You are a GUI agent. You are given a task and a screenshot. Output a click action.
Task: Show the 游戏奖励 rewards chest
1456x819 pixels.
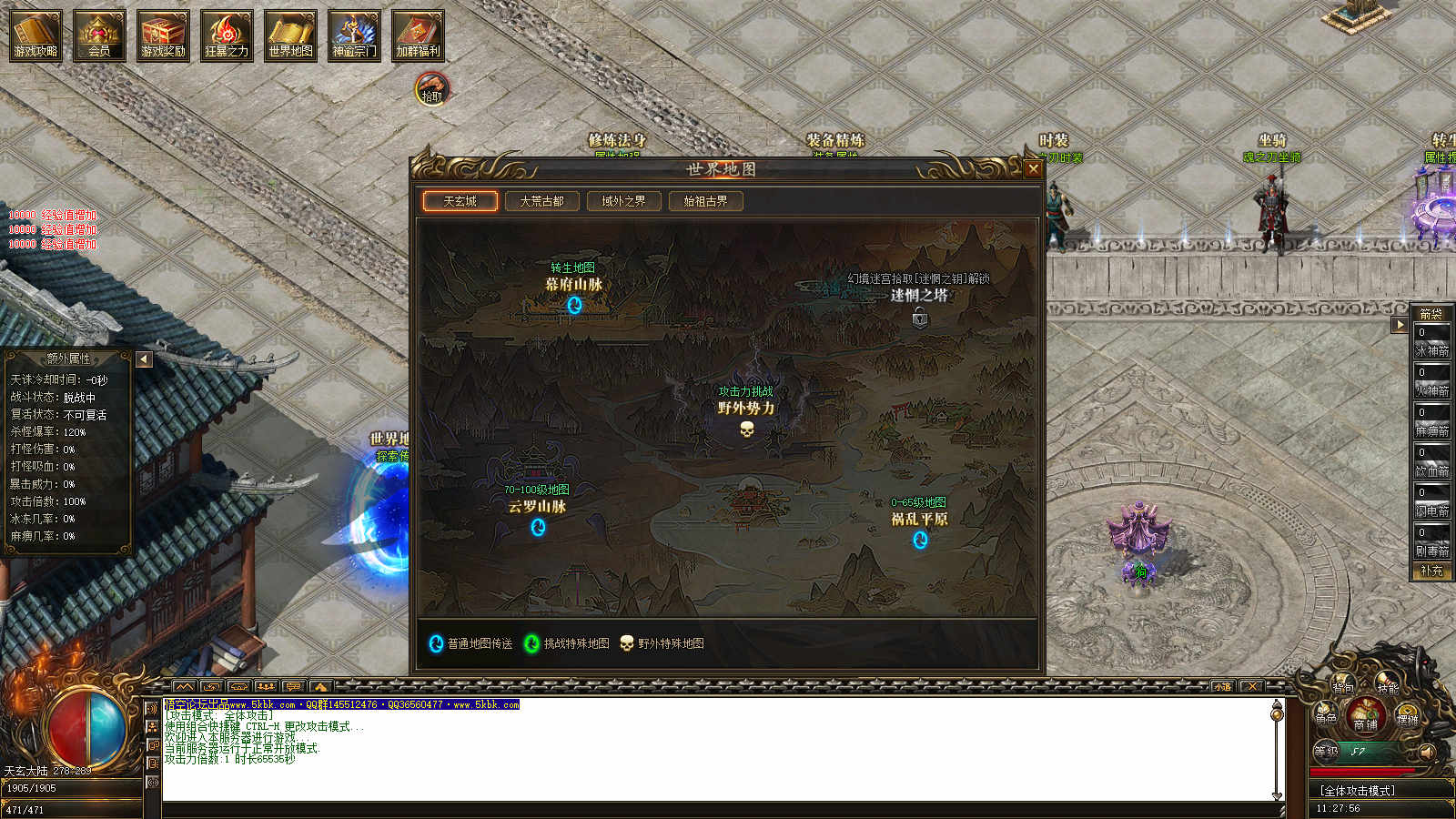163,36
